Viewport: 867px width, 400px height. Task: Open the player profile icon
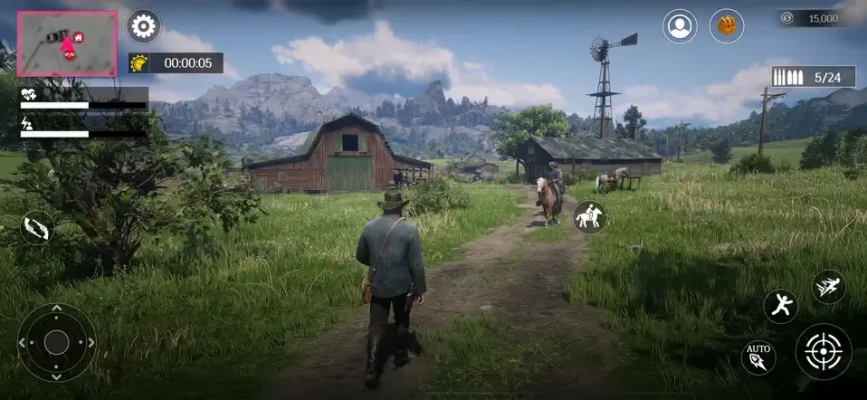pyautogui.click(x=680, y=26)
